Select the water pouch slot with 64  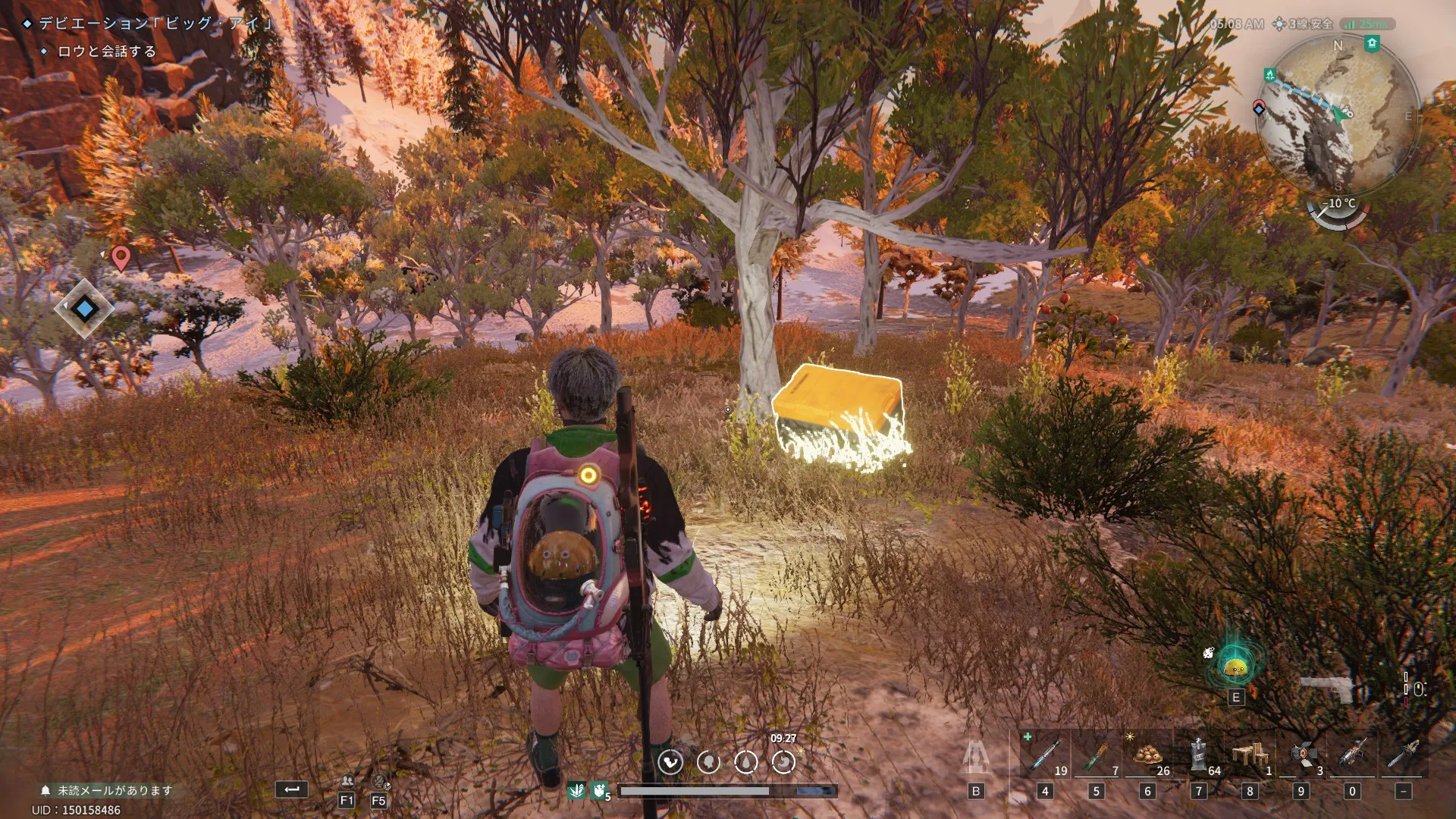coord(1199,755)
